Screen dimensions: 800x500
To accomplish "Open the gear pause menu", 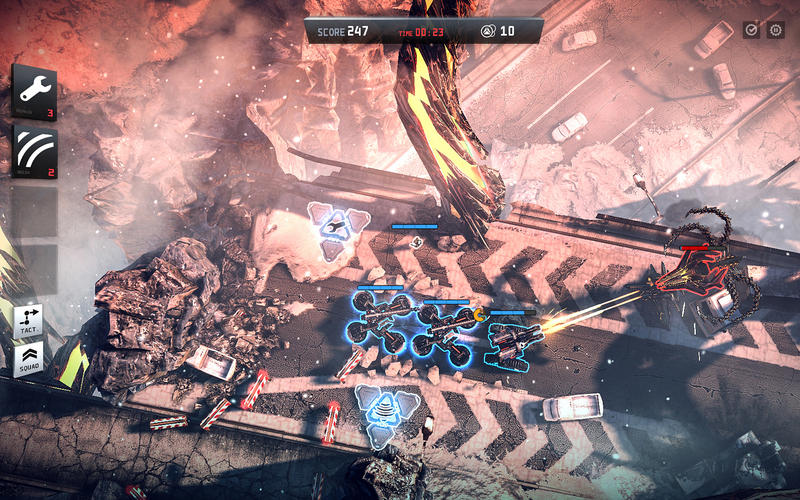I will tap(775, 30).
